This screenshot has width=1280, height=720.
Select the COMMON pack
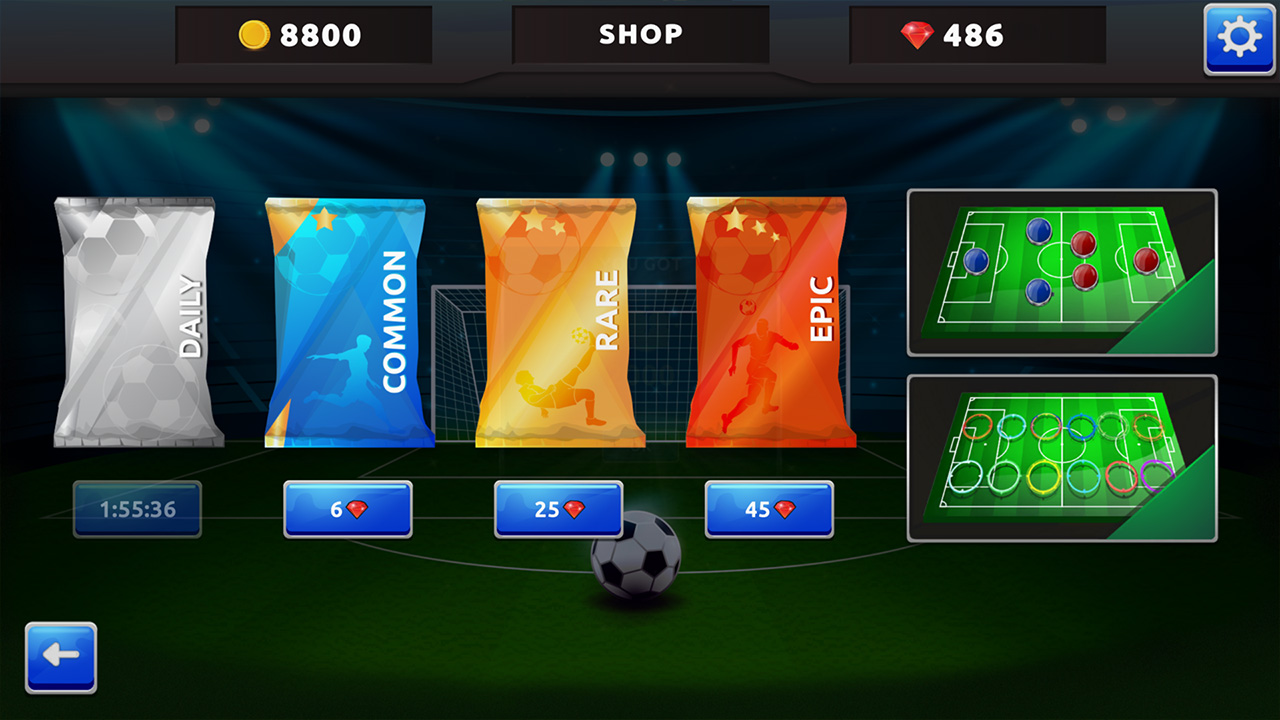345,320
